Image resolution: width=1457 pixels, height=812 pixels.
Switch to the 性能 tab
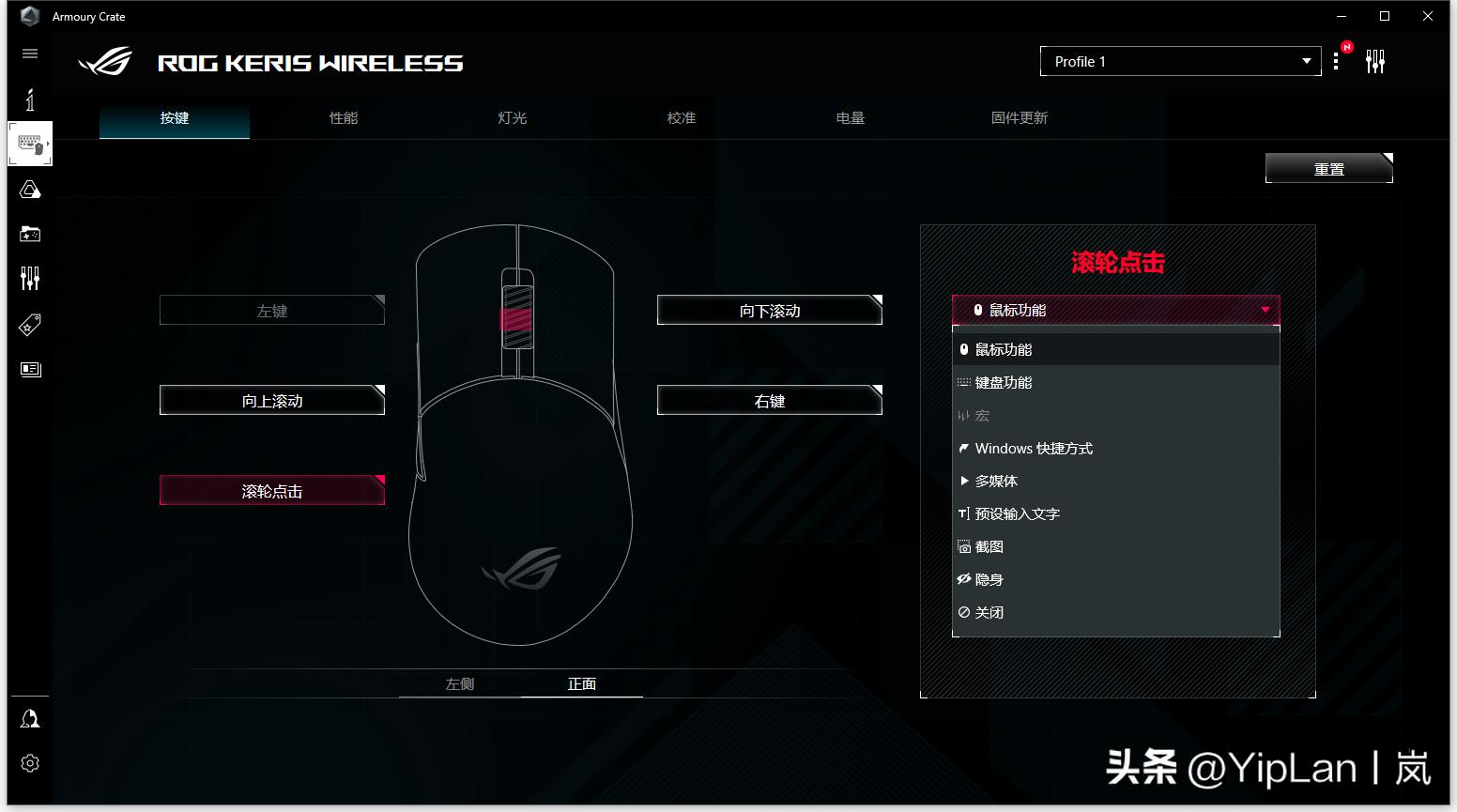[x=344, y=118]
